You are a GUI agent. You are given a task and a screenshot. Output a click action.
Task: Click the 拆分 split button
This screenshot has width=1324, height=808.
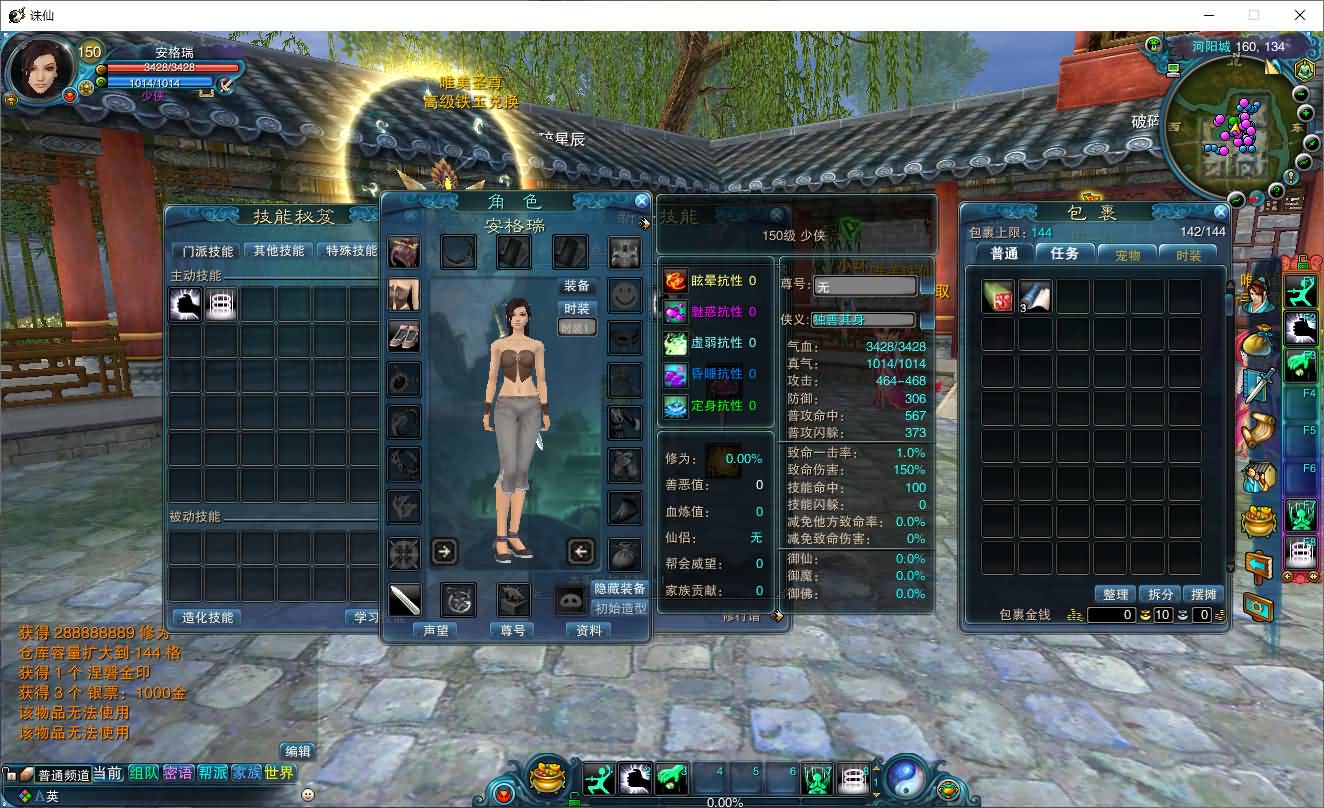tap(1160, 594)
